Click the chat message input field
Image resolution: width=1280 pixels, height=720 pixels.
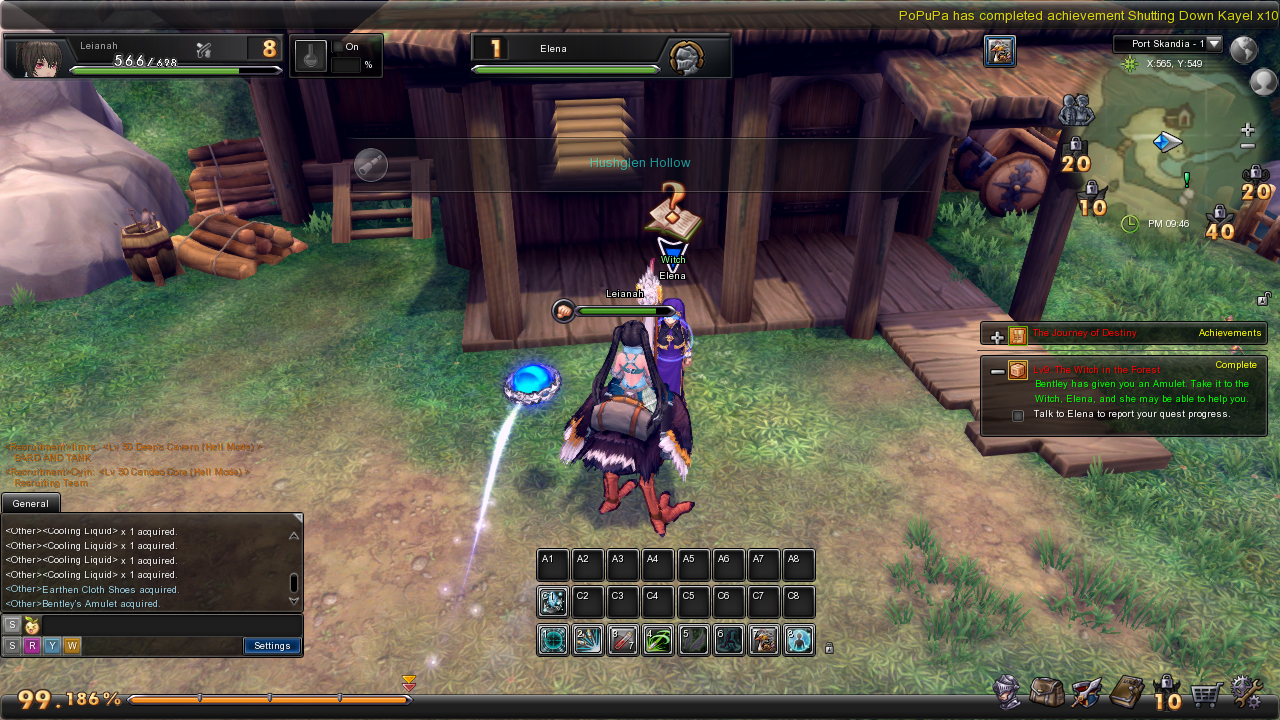pos(170,625)
